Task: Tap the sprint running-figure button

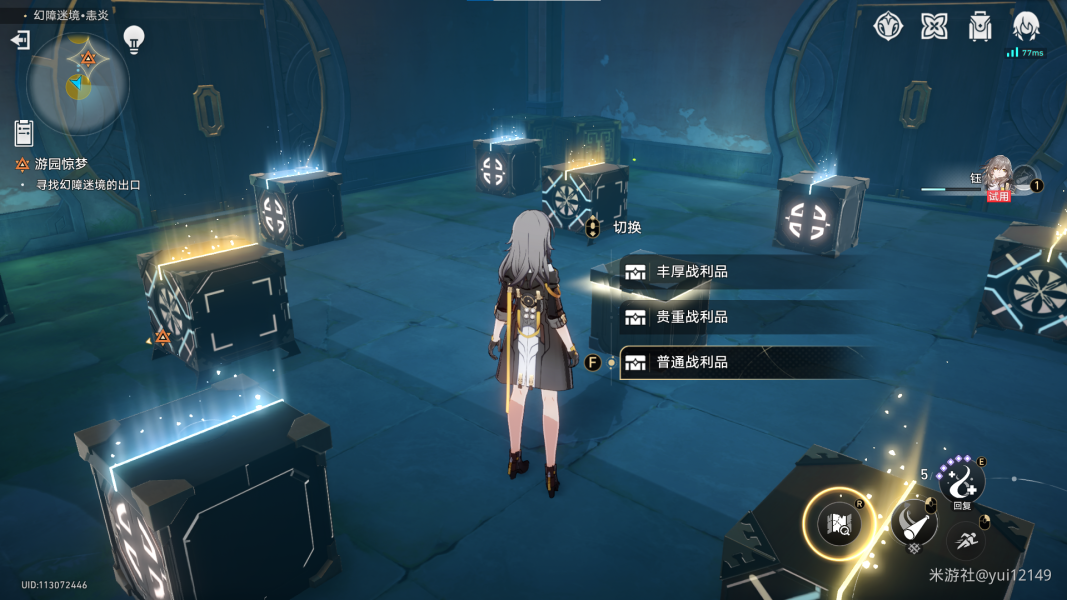Action: point(966,540)
